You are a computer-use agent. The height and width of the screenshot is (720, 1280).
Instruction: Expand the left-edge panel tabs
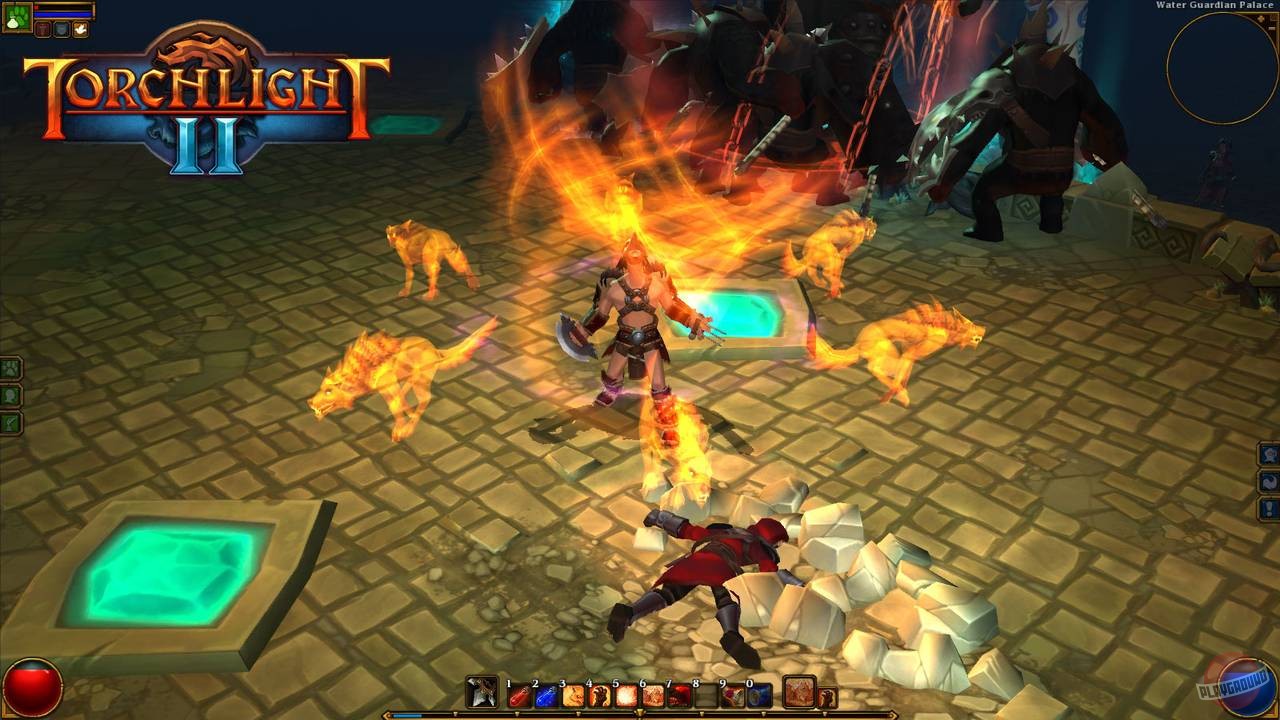(10, 395)
